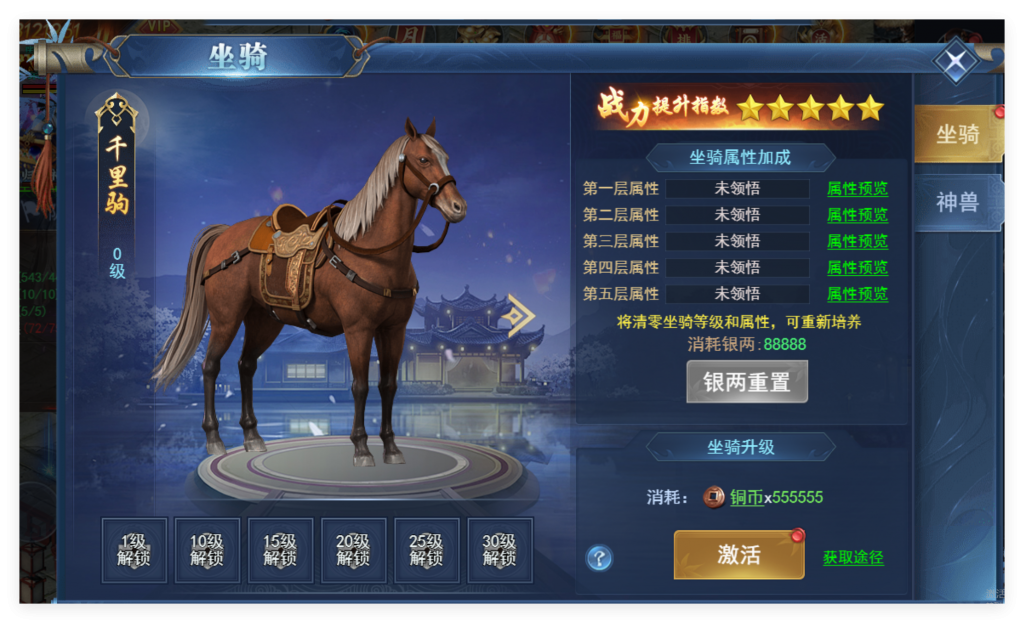This screenshot has width=1024, height=623.
Task: Preview 第五层属性 attributes
Action: pyautogui.click(x=857, y=294)
